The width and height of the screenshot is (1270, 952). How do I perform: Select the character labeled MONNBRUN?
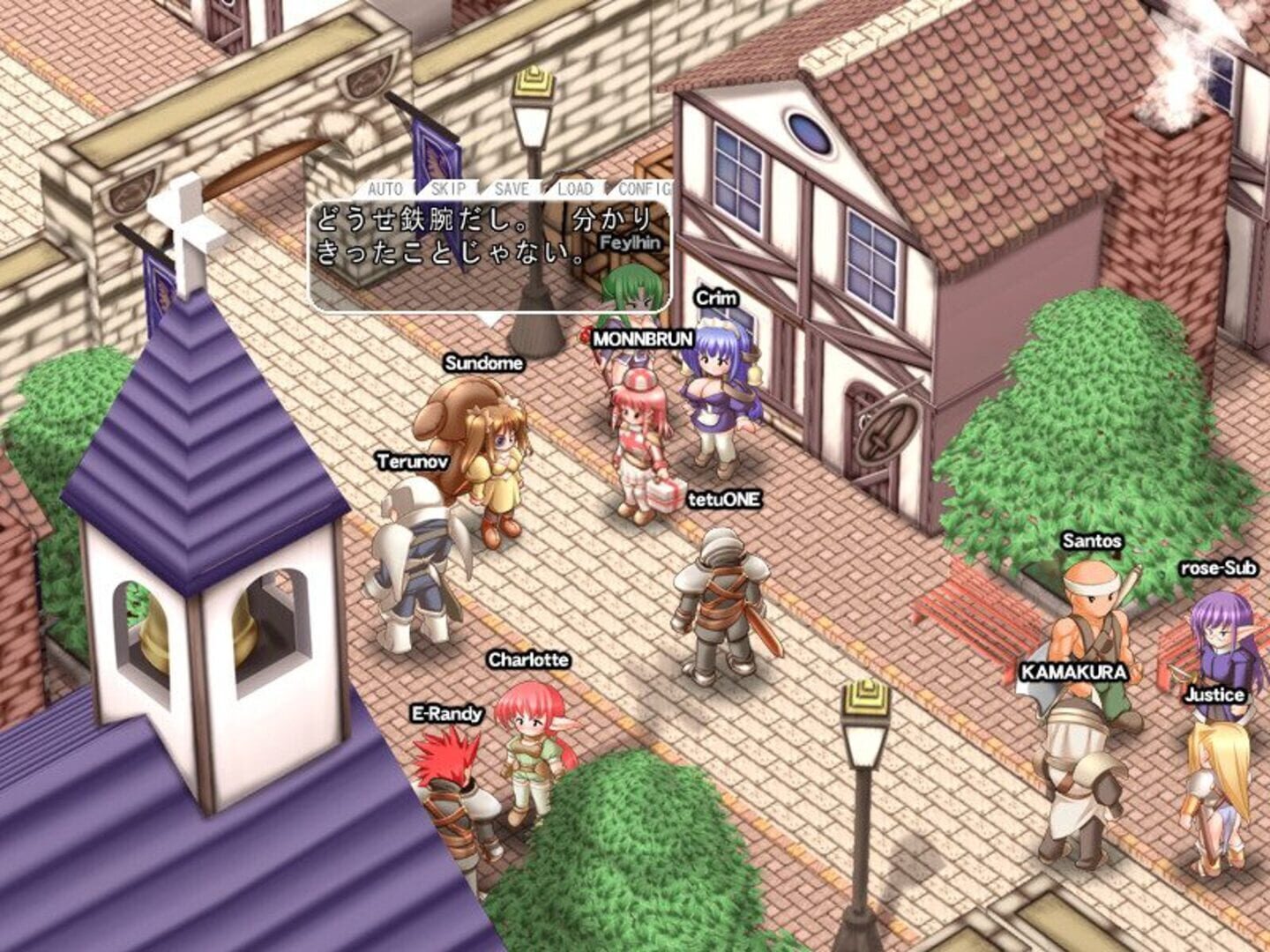pyautogui.click(x=637, y=432)
